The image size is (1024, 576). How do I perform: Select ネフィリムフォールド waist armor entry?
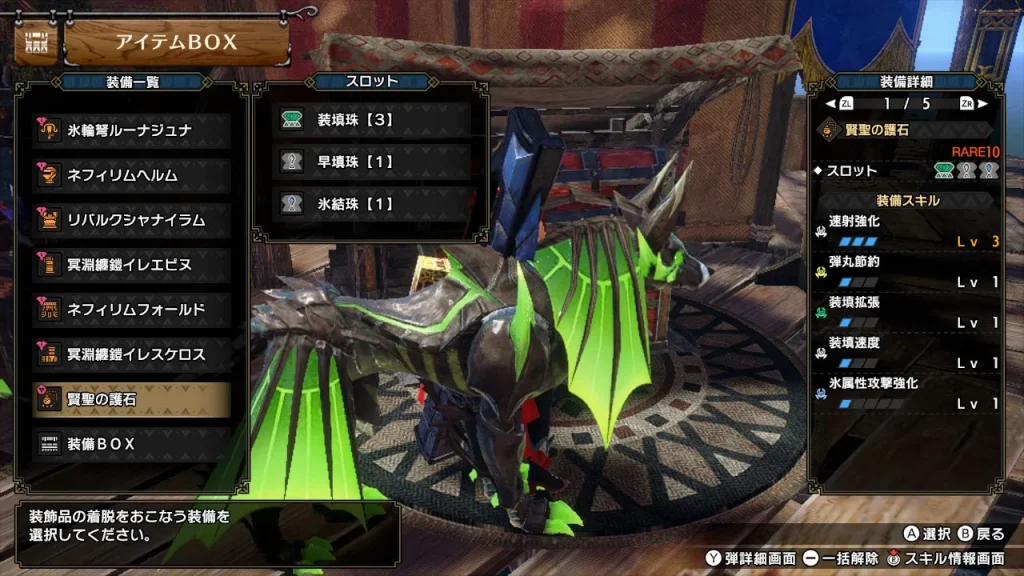tap(131, 310)
